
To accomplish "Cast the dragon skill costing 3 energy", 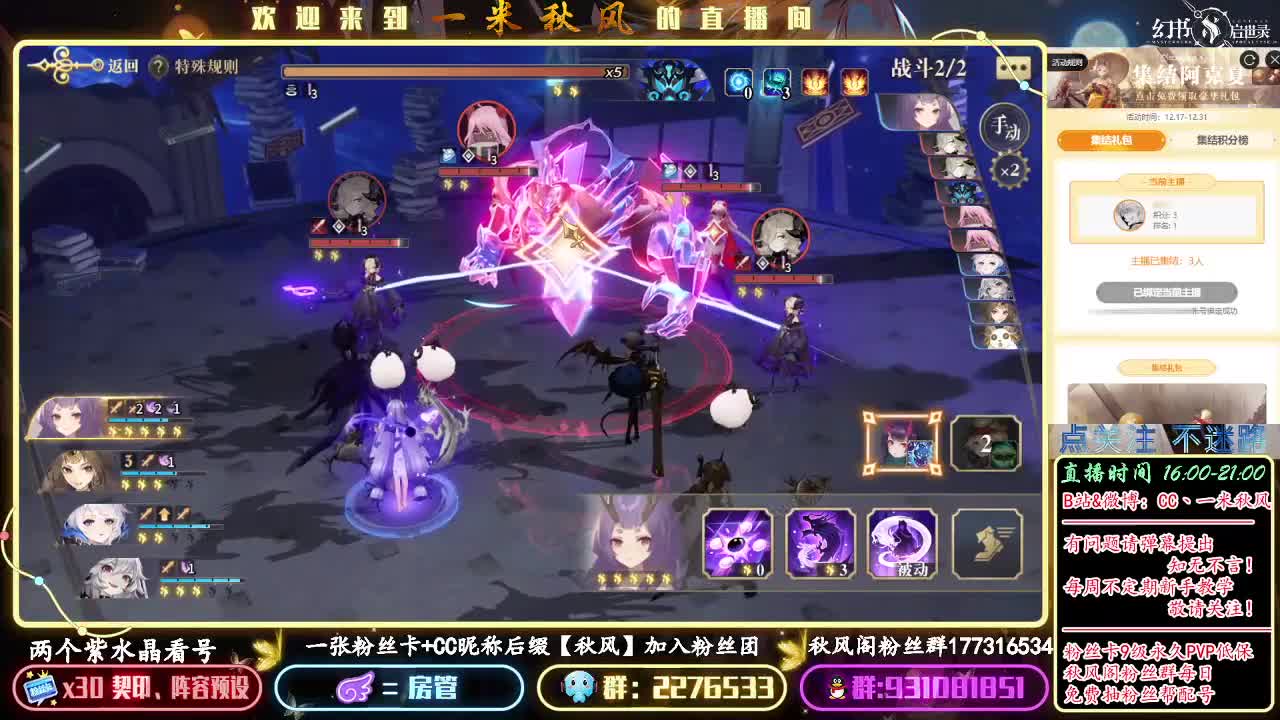I will pos(821,542).
